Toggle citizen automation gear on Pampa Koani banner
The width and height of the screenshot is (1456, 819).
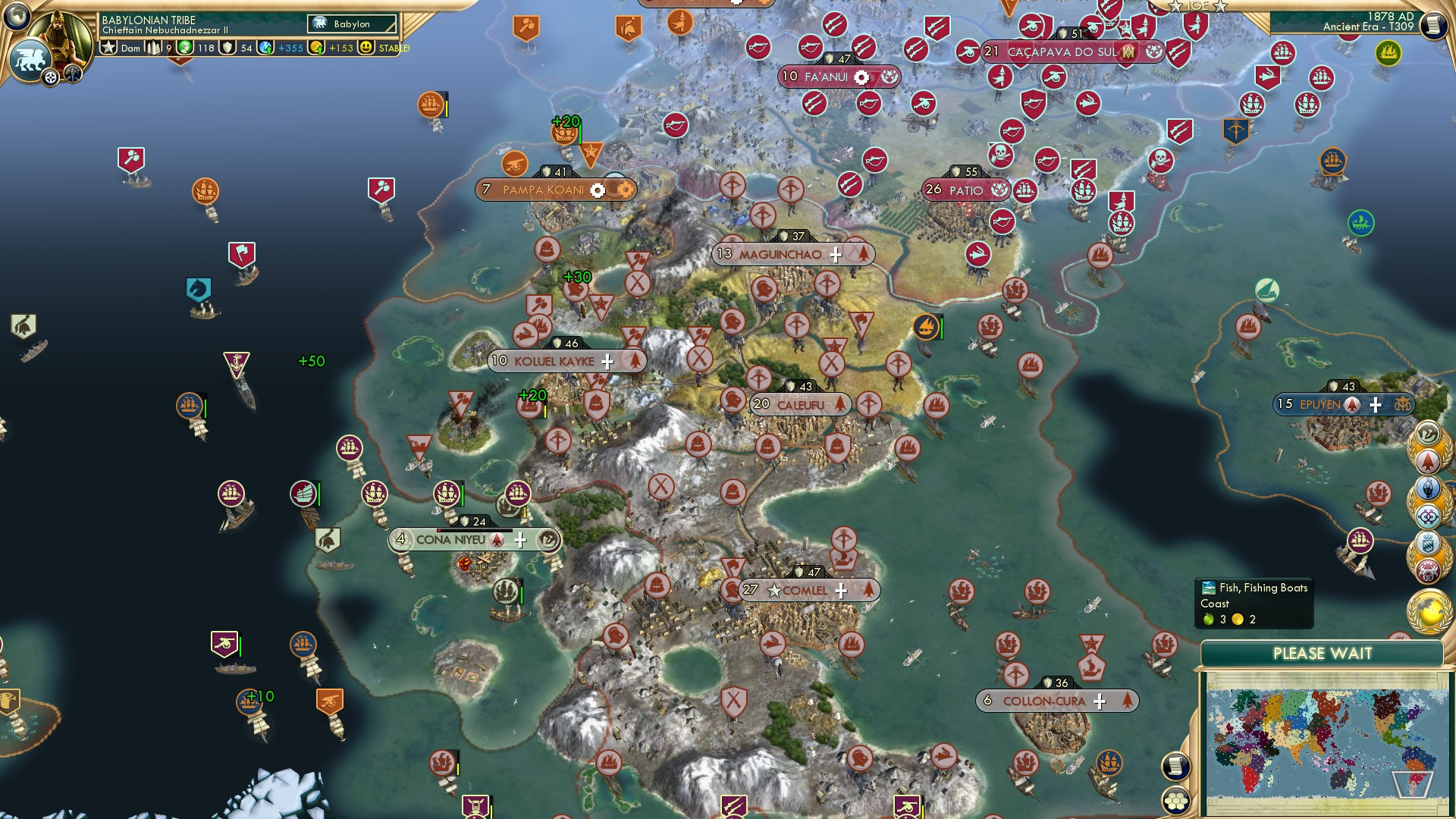click(x=598, y=190)
